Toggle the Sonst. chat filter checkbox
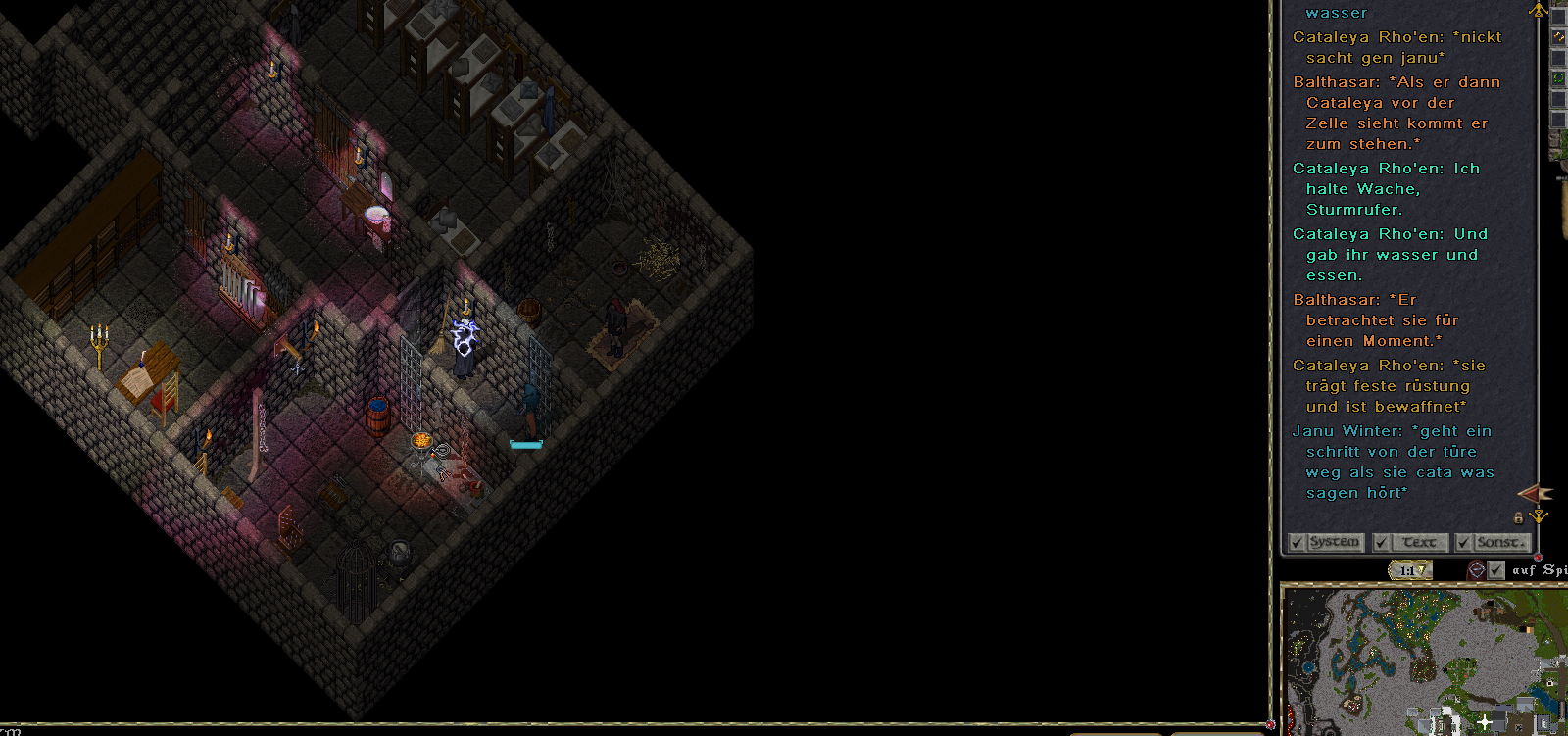This screenshot has height=736, width=1568. (x=1464, y=542)
